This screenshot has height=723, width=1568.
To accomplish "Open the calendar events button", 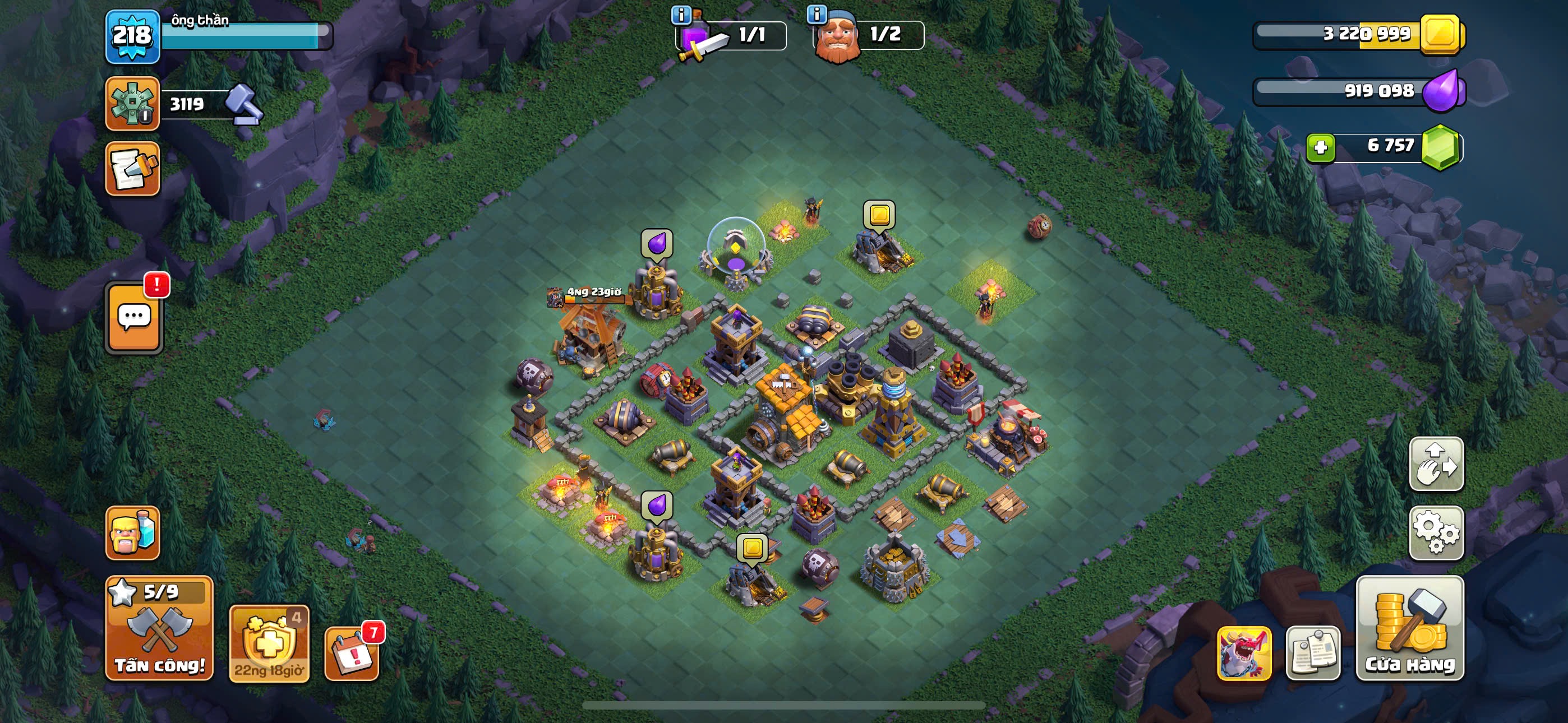I will [x=352, y=652].
